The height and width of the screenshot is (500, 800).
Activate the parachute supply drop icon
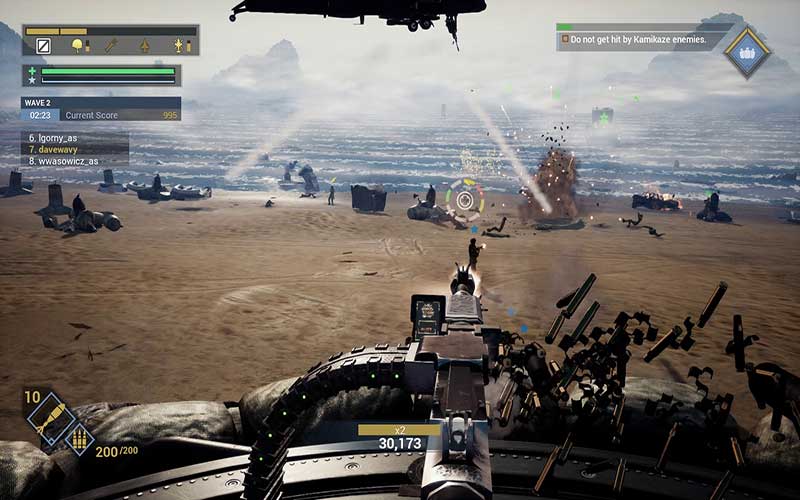(76, 45)
